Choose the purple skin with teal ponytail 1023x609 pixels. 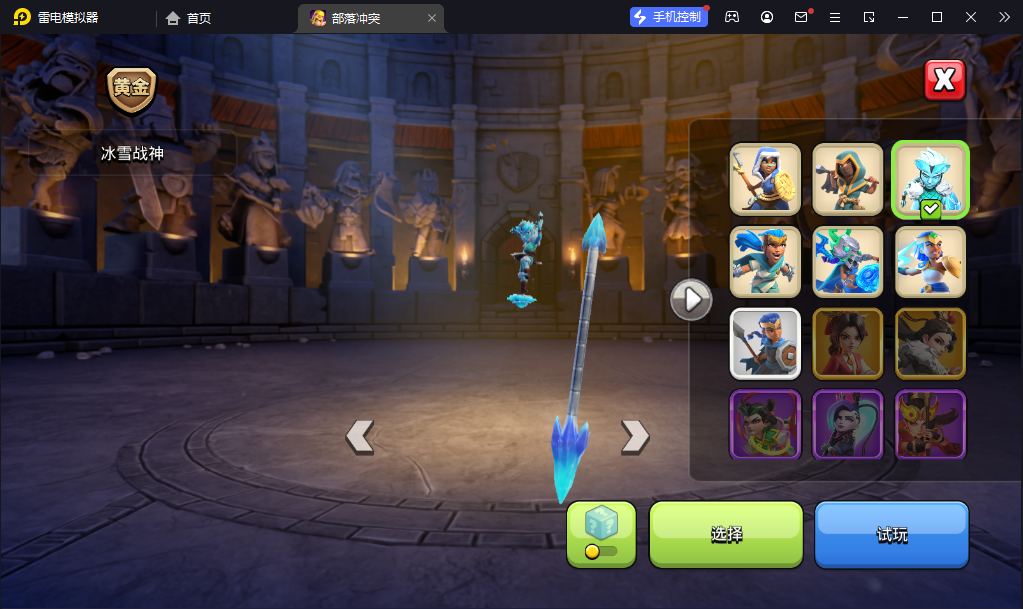click(x=848, y=425)
